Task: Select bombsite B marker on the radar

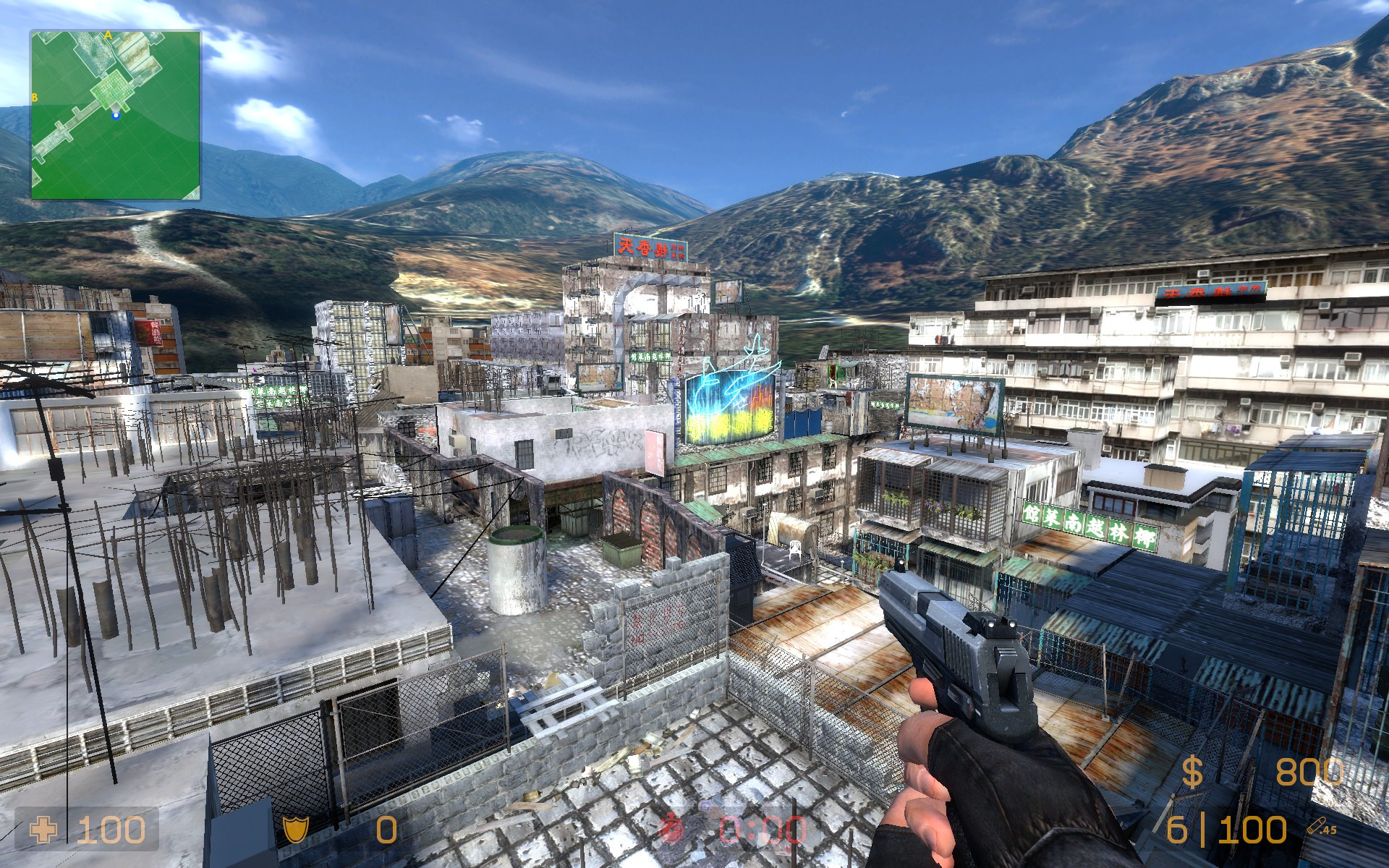Action: 34,97
